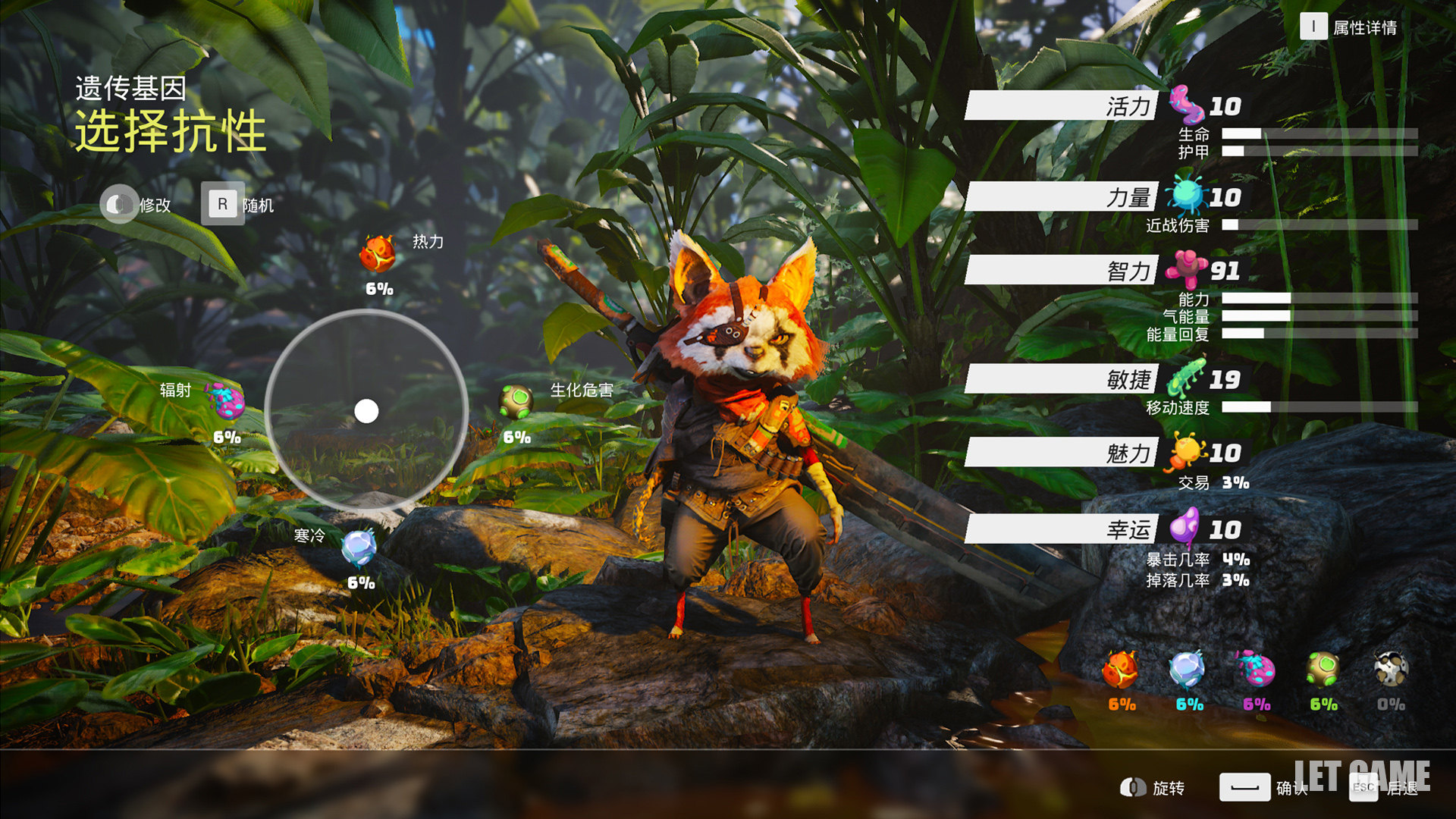Click the white dot in the resistance wheel
The image size is (1456, 819).
pos(366,411)
